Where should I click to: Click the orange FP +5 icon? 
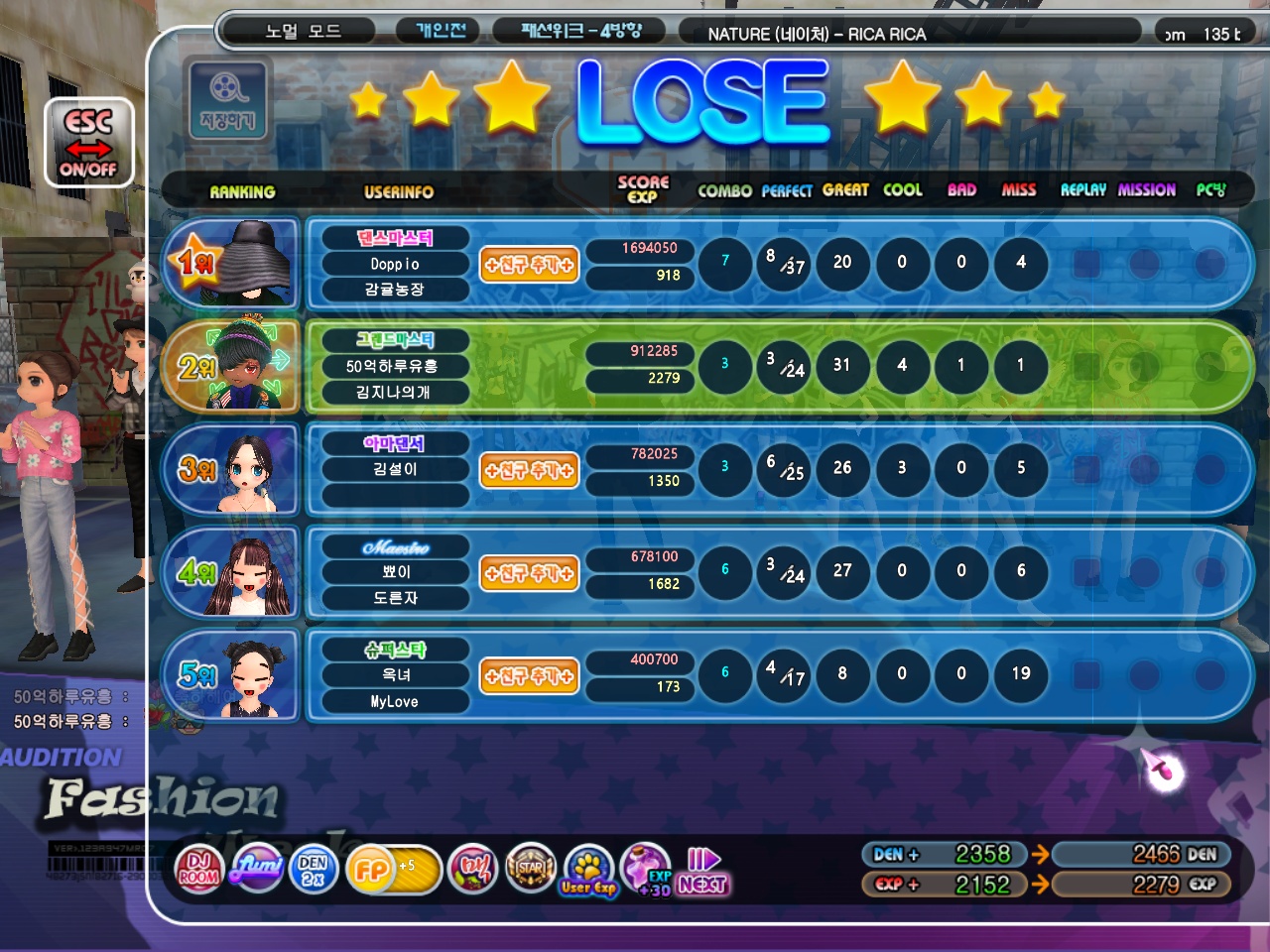pos(391,870)
